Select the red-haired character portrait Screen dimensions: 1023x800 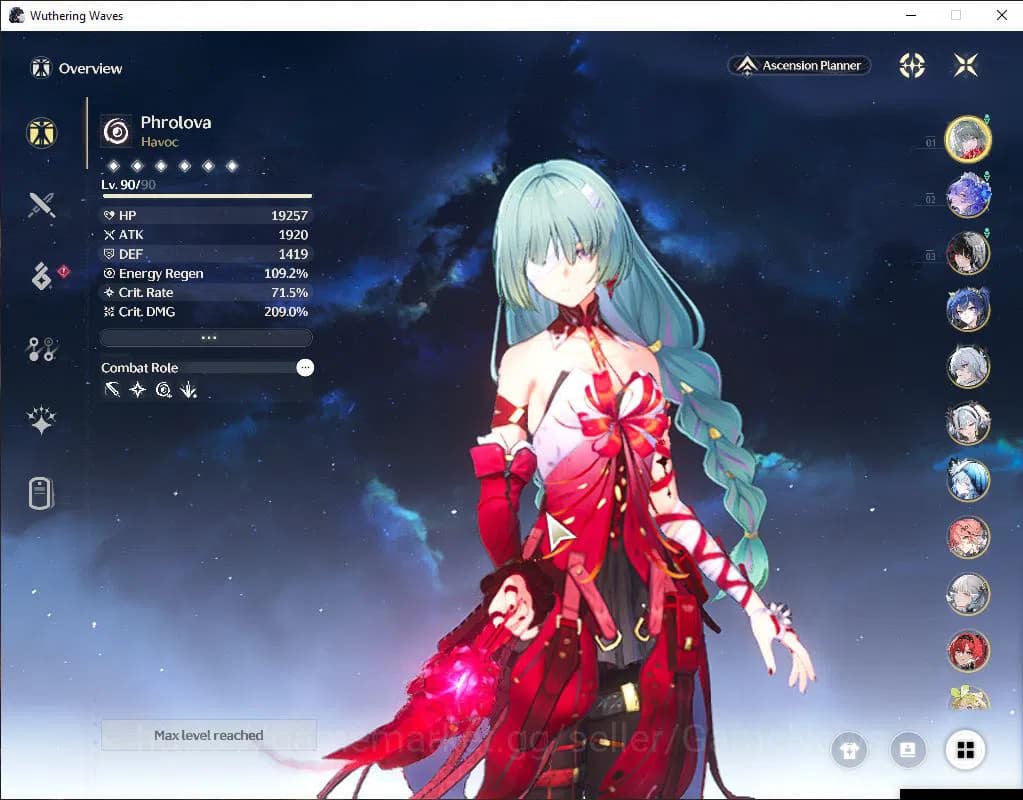967,651
